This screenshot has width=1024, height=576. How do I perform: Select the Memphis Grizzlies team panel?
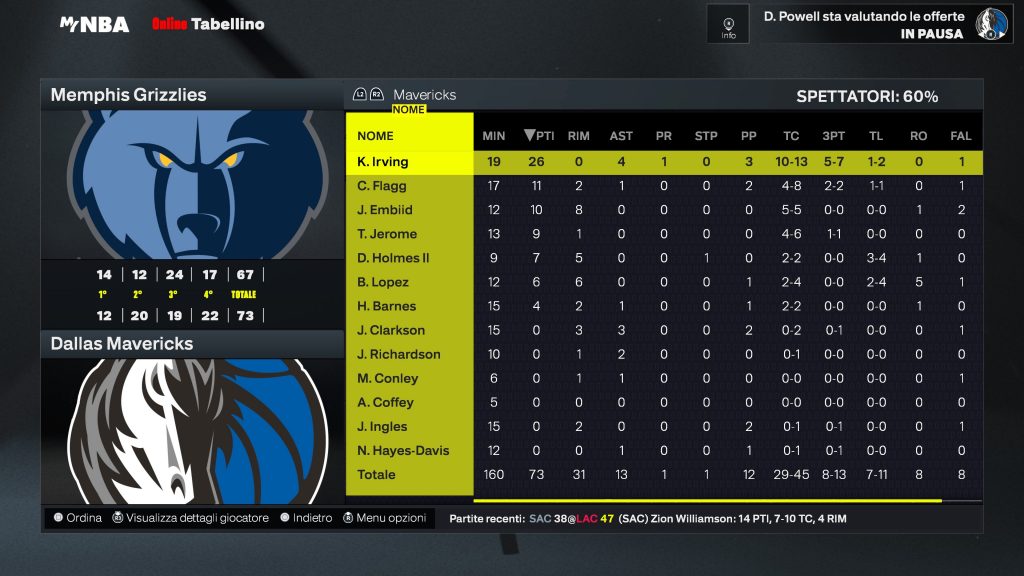(x=191, y=95)
